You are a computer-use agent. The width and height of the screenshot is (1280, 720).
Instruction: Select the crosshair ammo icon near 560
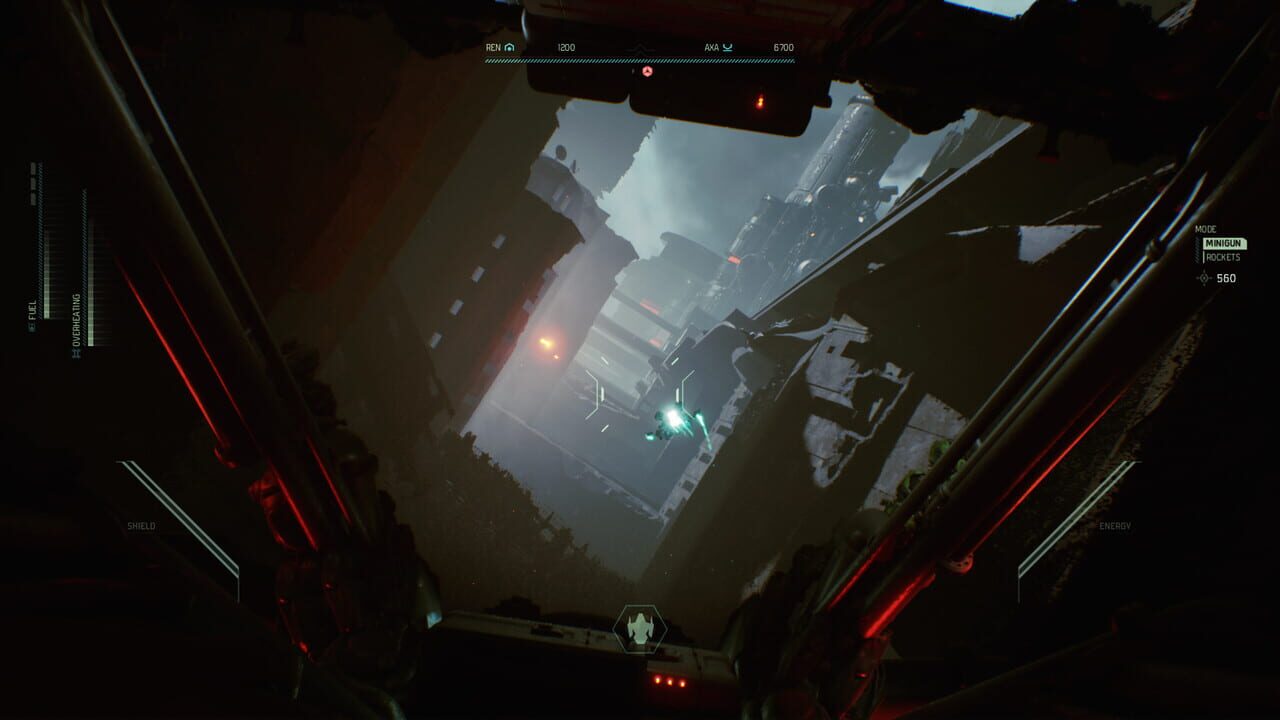point(1203,278)
